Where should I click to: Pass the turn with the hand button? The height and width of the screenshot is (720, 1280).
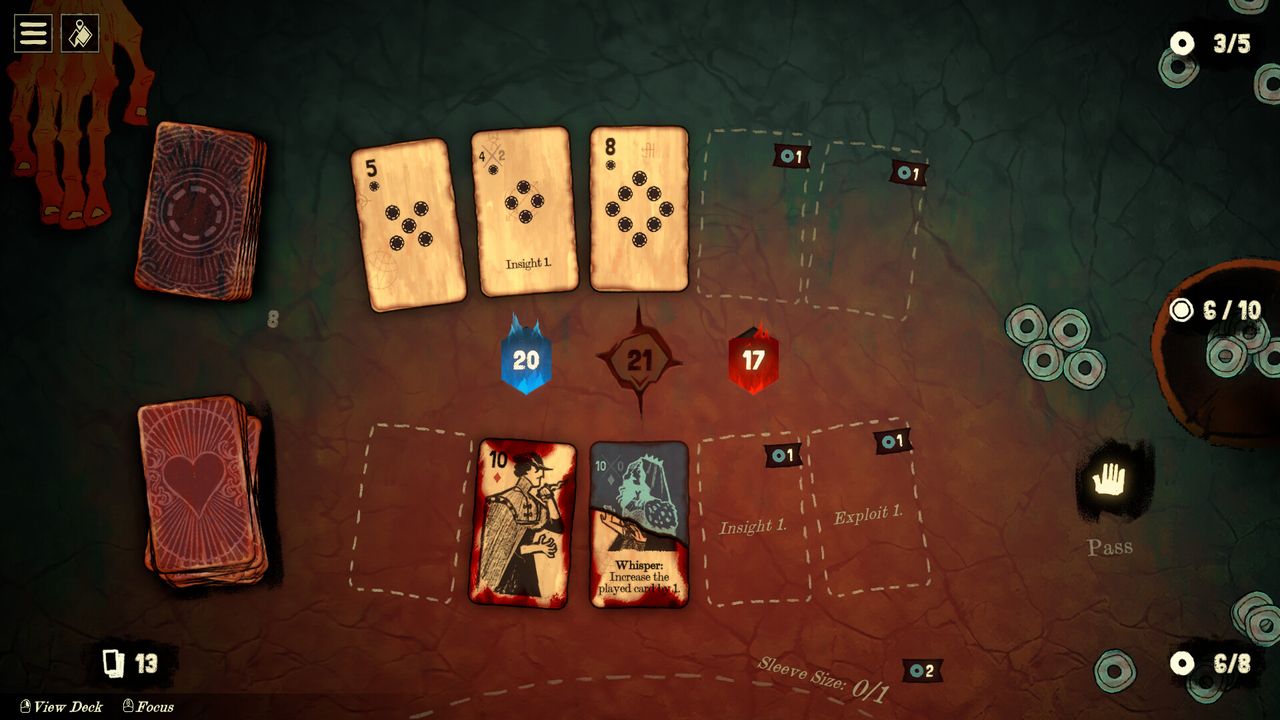(1109, 483)
